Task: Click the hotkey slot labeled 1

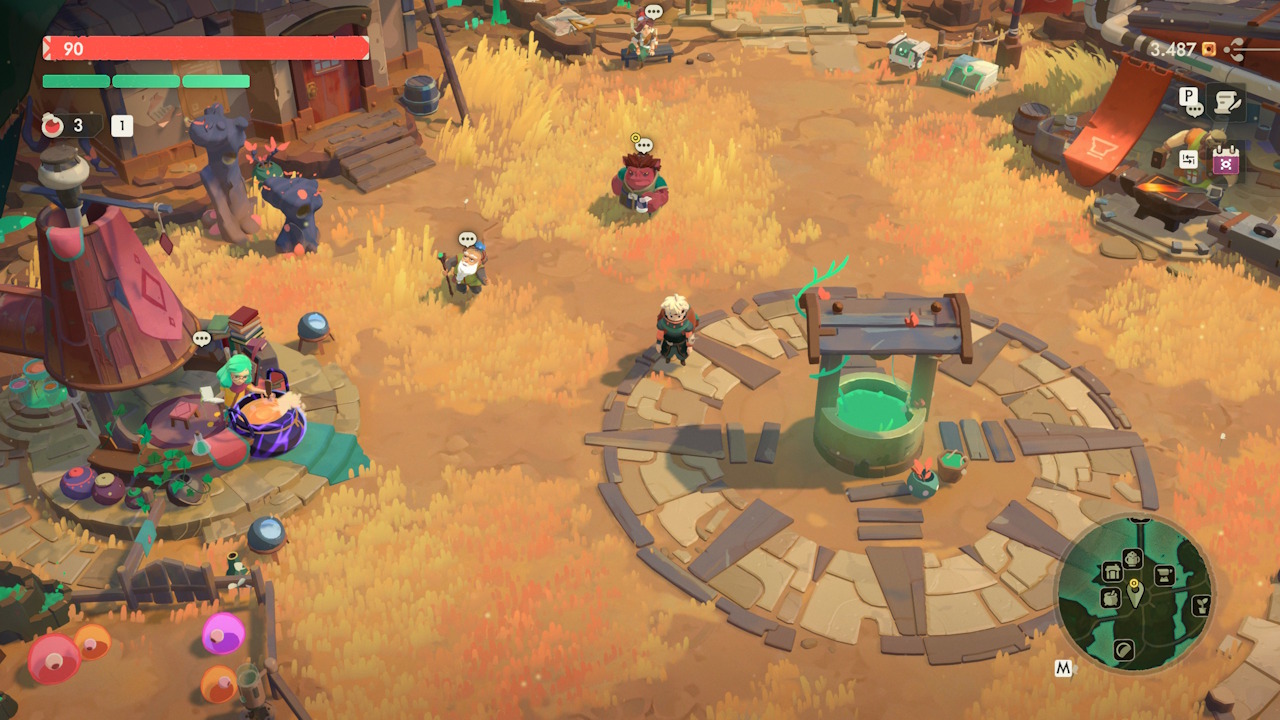Action: pos(121,126)
